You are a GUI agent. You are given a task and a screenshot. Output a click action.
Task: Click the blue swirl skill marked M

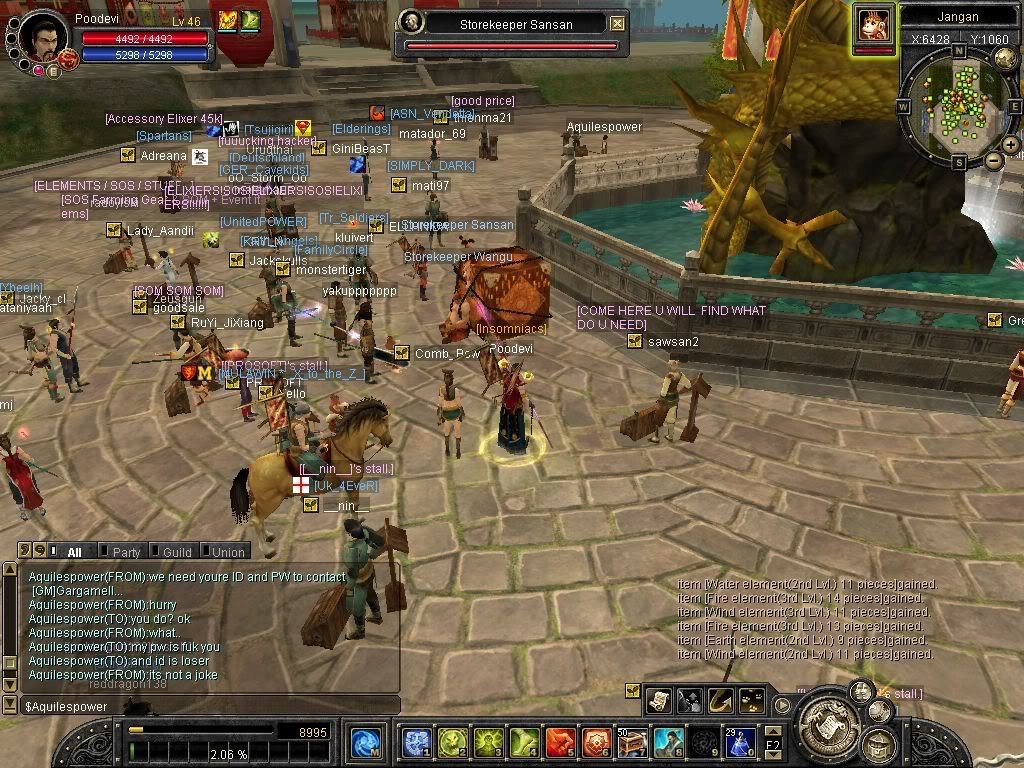pyautogui.click(x=366, y=742)
